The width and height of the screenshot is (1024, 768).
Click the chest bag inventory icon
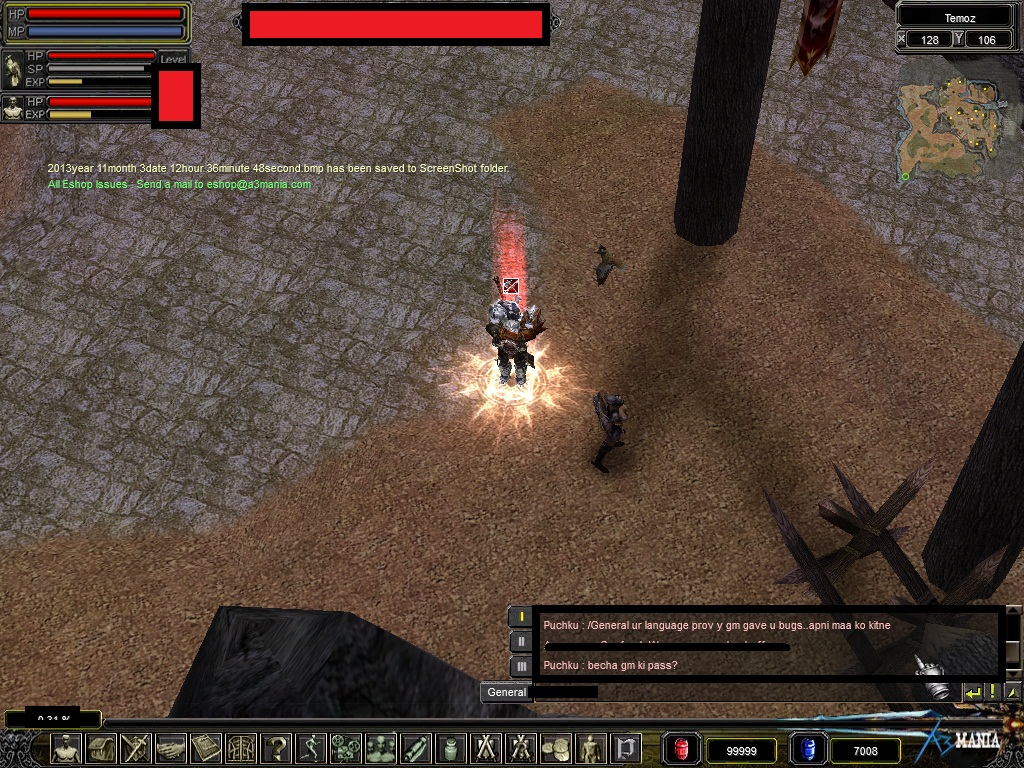[101, 748]
